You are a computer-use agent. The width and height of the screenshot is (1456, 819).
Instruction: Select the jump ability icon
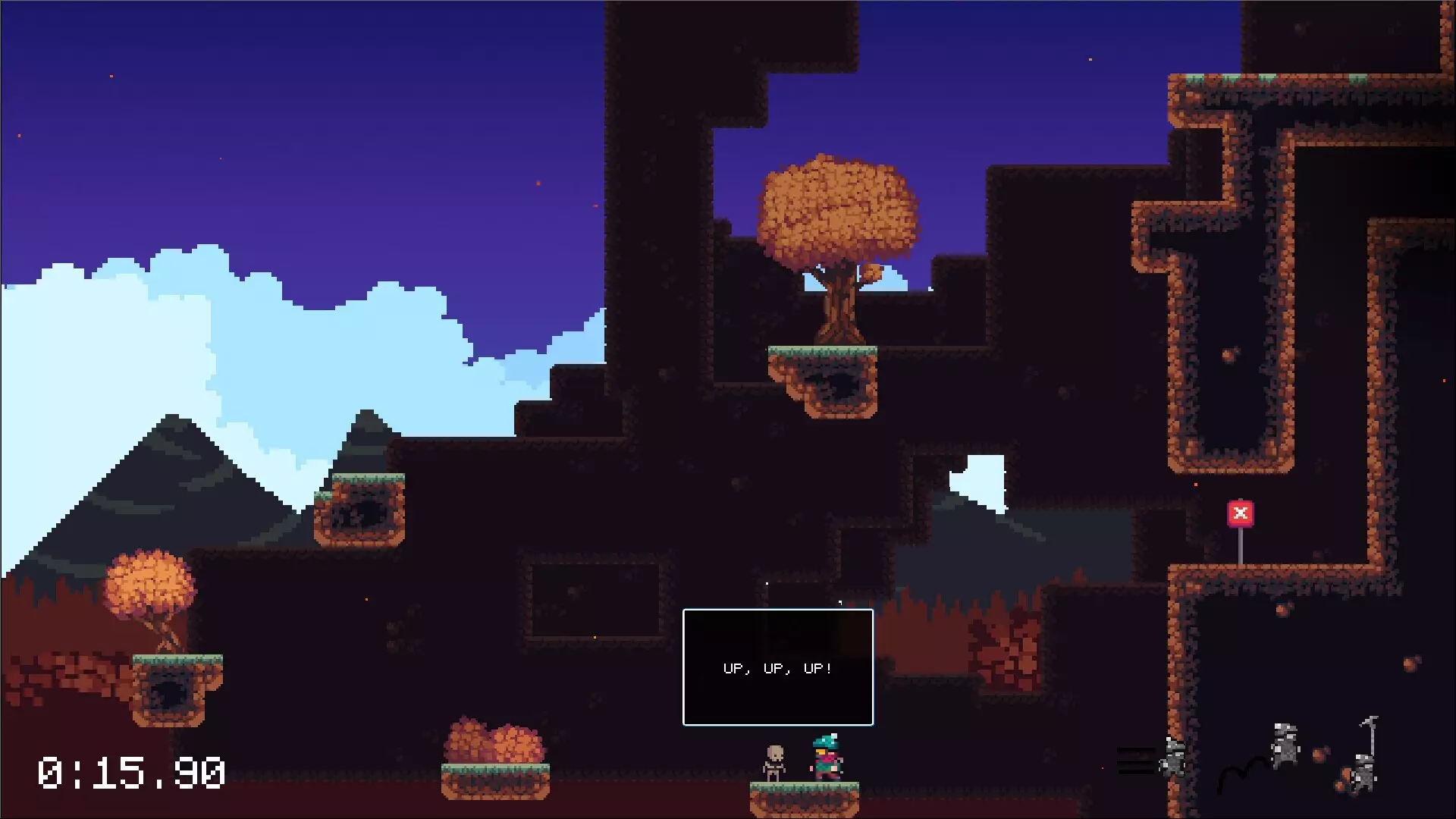1262,756
